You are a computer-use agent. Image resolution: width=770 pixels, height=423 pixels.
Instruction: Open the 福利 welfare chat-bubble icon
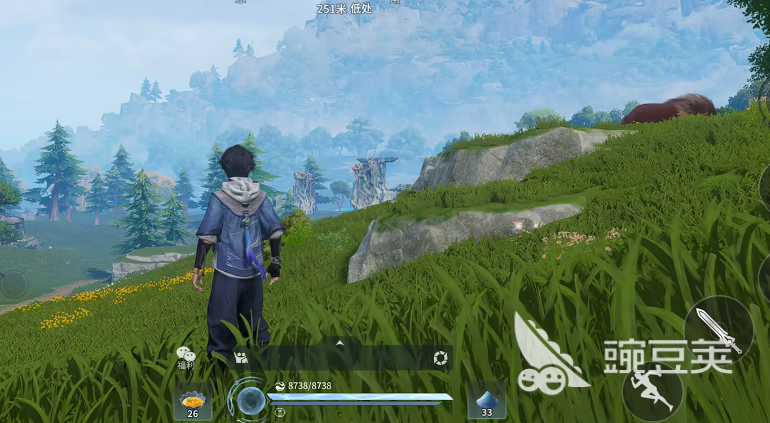(185, 355)
